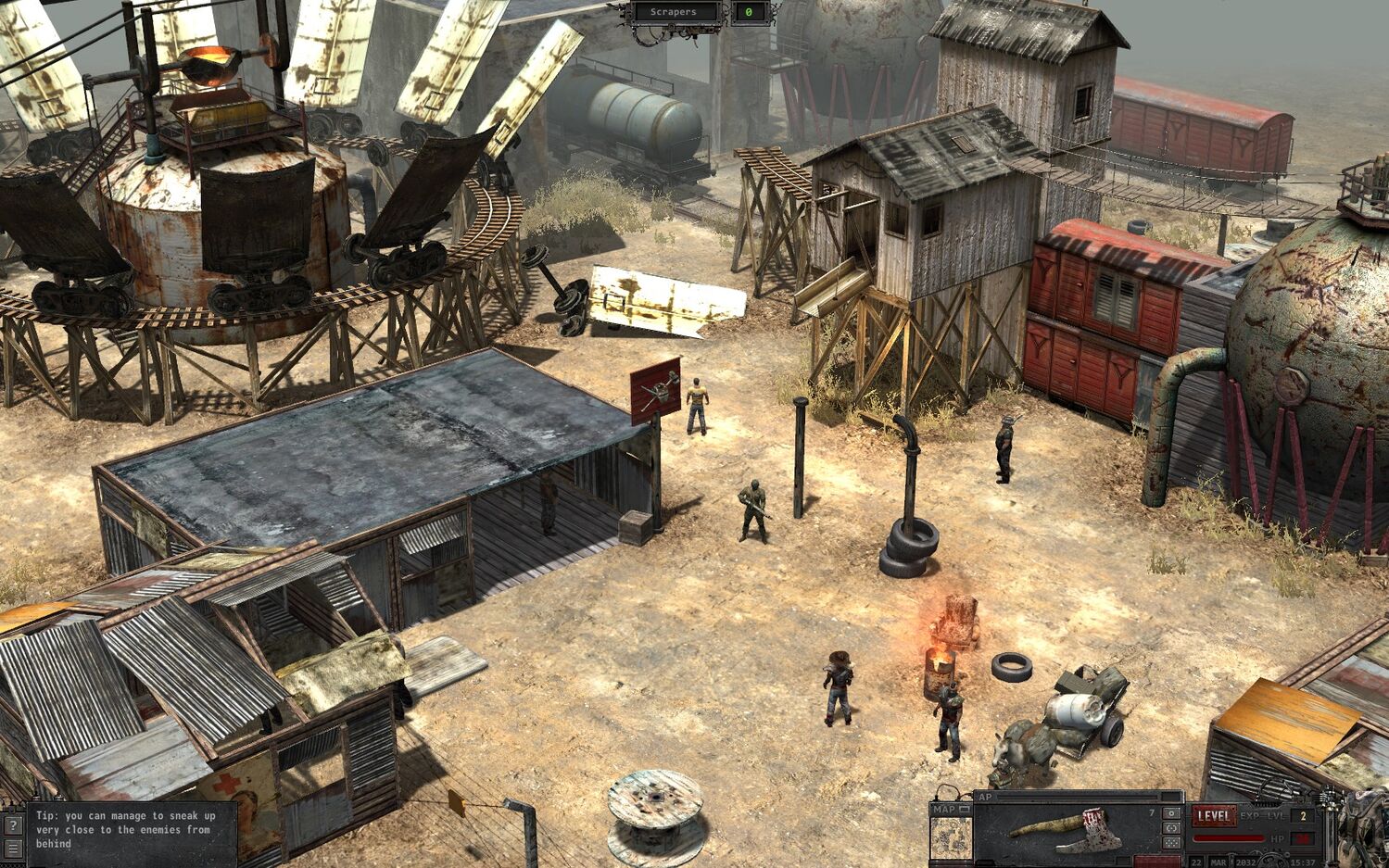Open the minimap thumbnail
Screen dimensions: 1389x868
click(x=951, y=837)
